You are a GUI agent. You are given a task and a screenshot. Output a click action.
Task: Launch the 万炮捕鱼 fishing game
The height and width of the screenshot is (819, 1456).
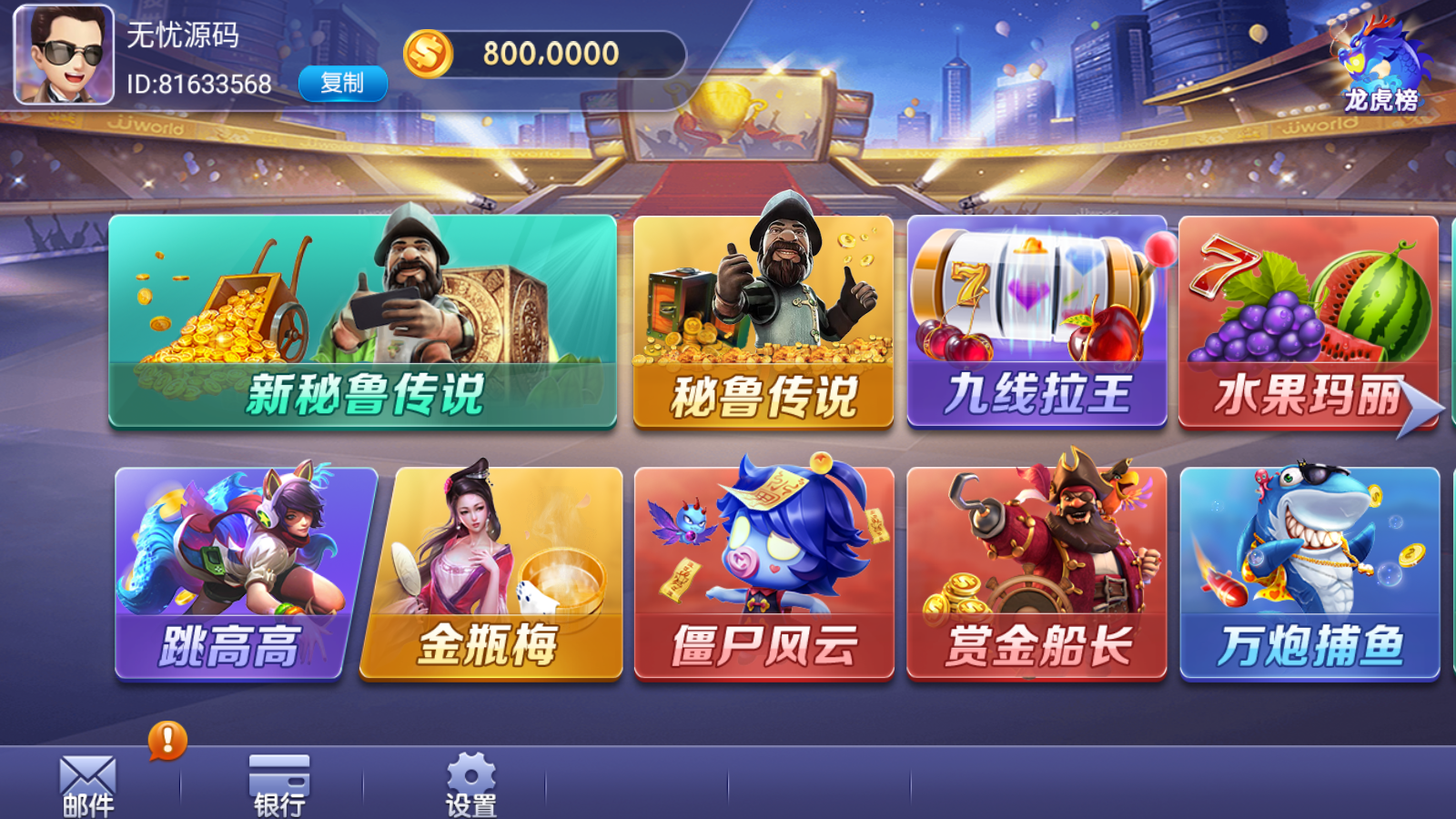point(1309,571)
